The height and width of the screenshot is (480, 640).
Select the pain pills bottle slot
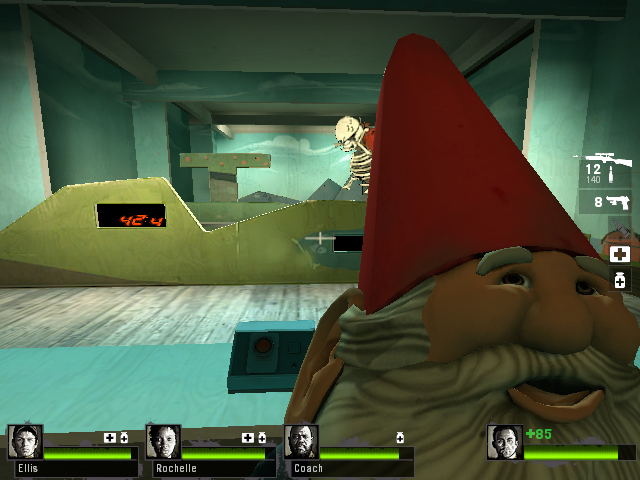(x=620, y=280)
